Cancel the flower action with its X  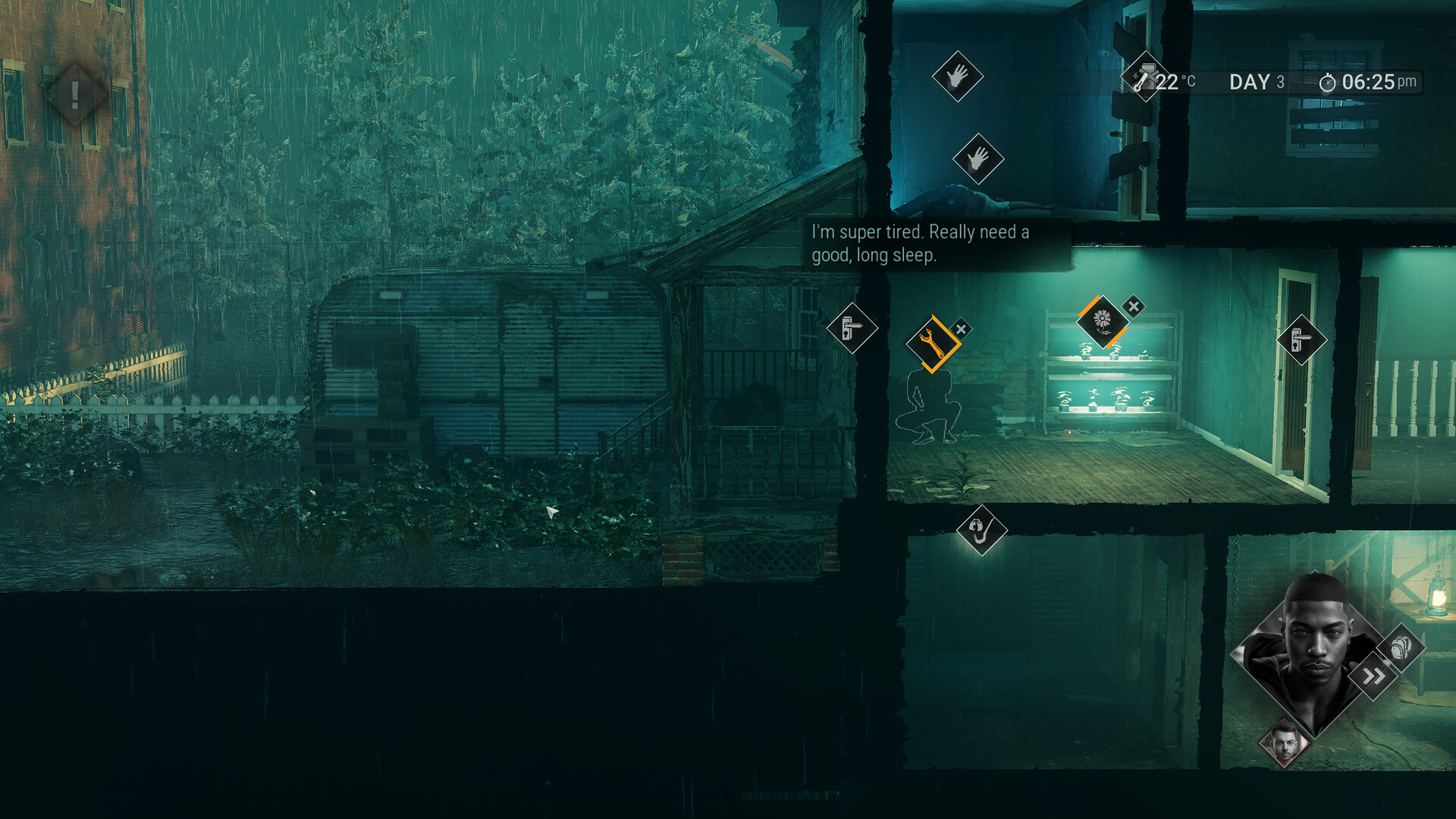click(1134, 306)
